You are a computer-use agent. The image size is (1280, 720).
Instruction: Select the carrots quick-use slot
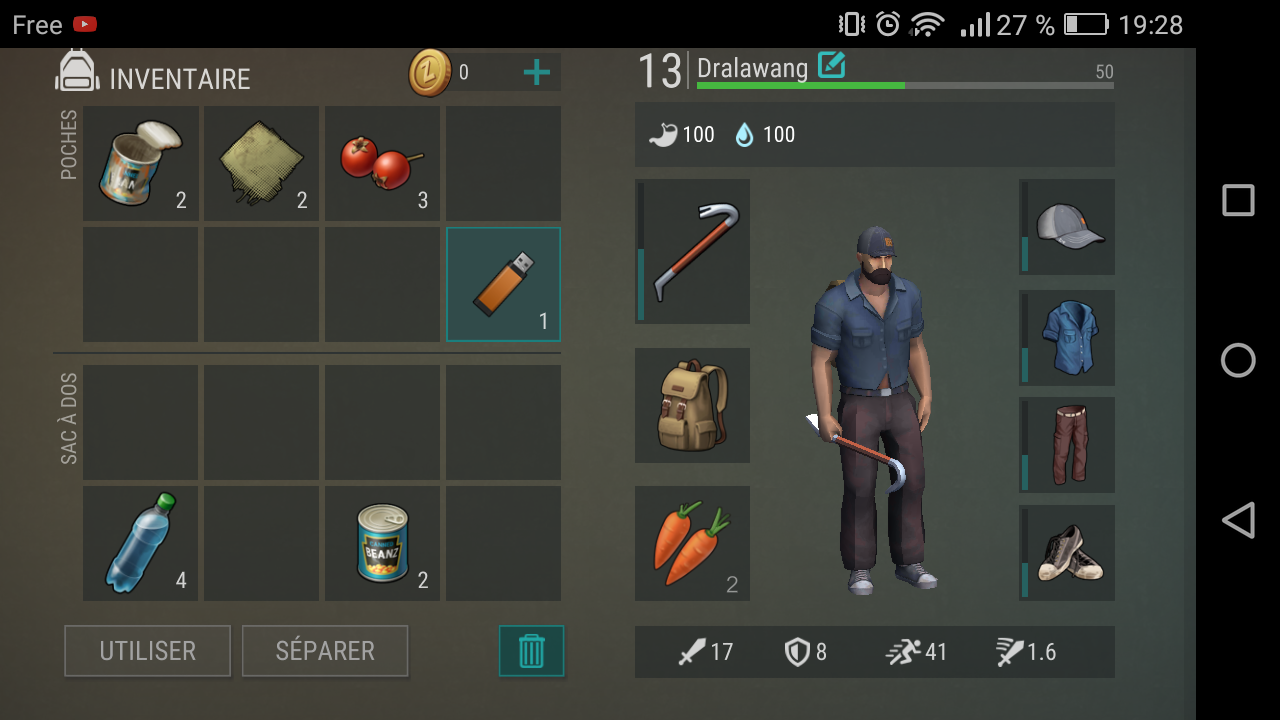(692, 543)
